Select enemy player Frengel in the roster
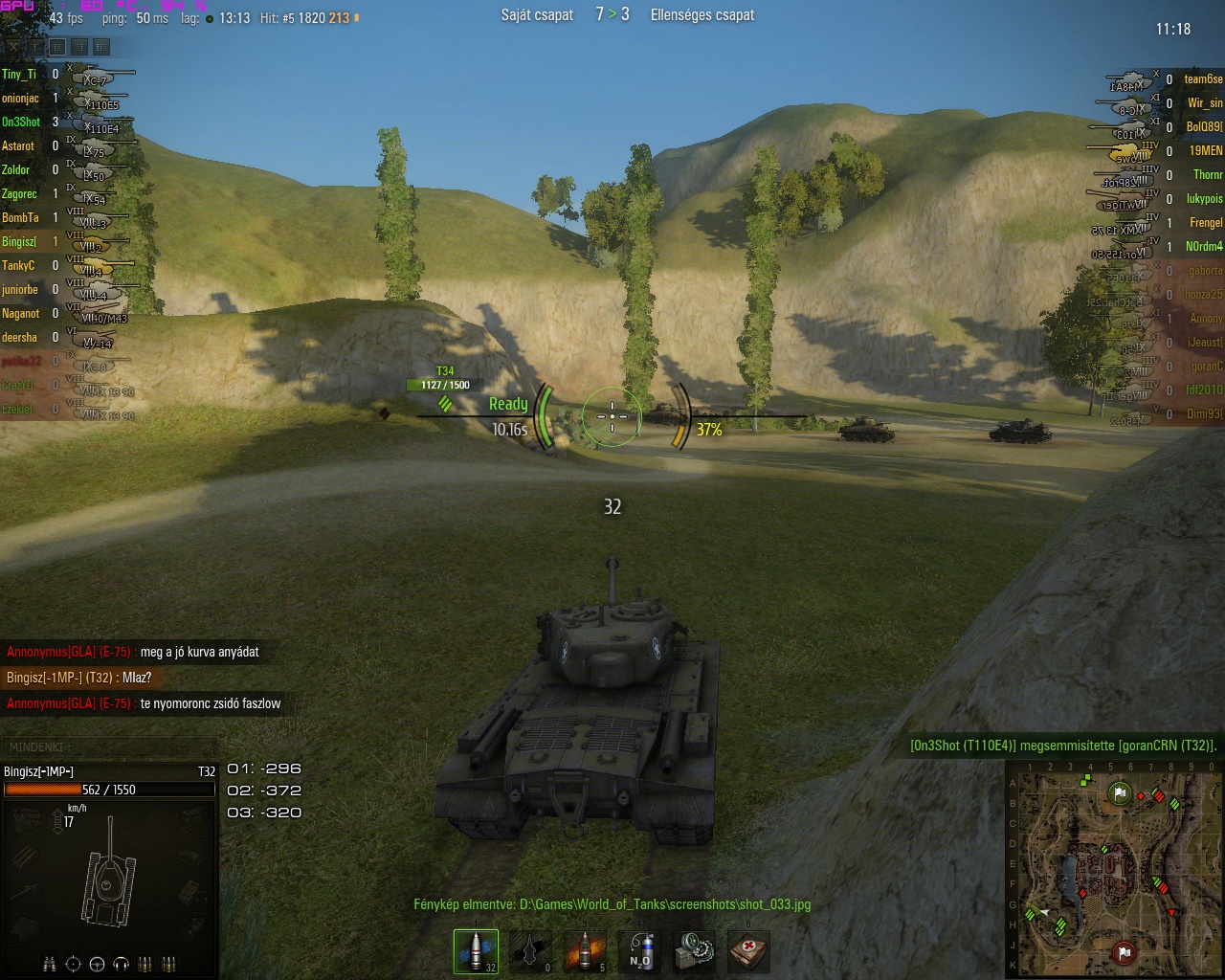 click(1205, 223)
